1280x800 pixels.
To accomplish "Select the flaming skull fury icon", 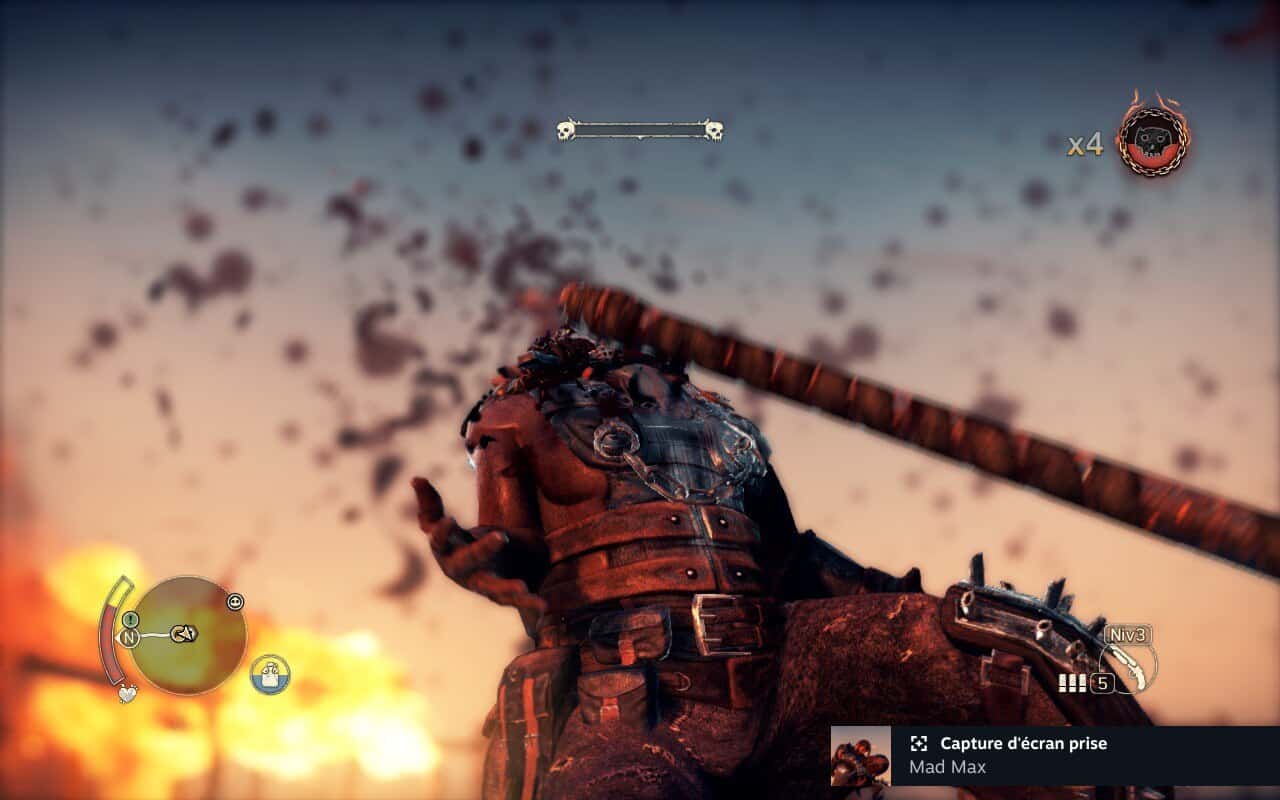I will pos(1153,142).
